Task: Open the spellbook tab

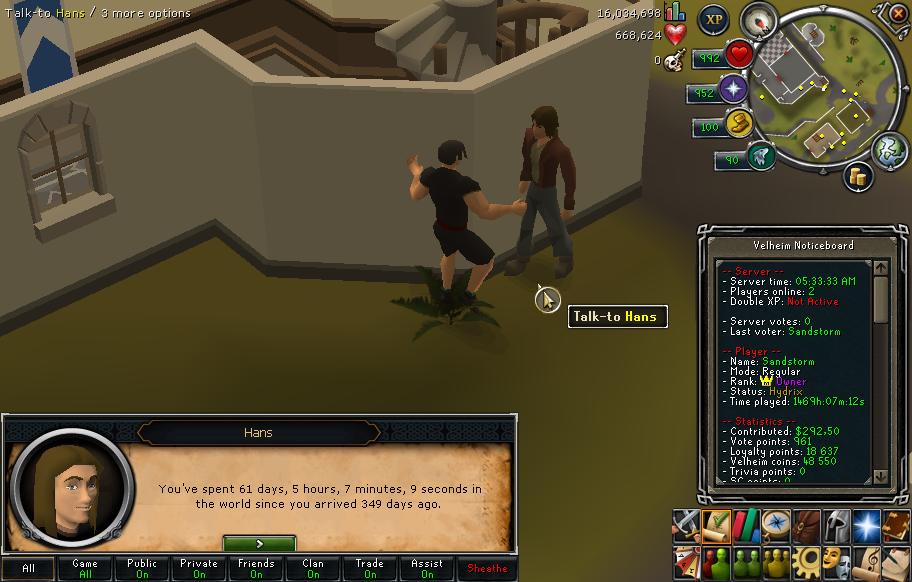Action: click(895, 522)
